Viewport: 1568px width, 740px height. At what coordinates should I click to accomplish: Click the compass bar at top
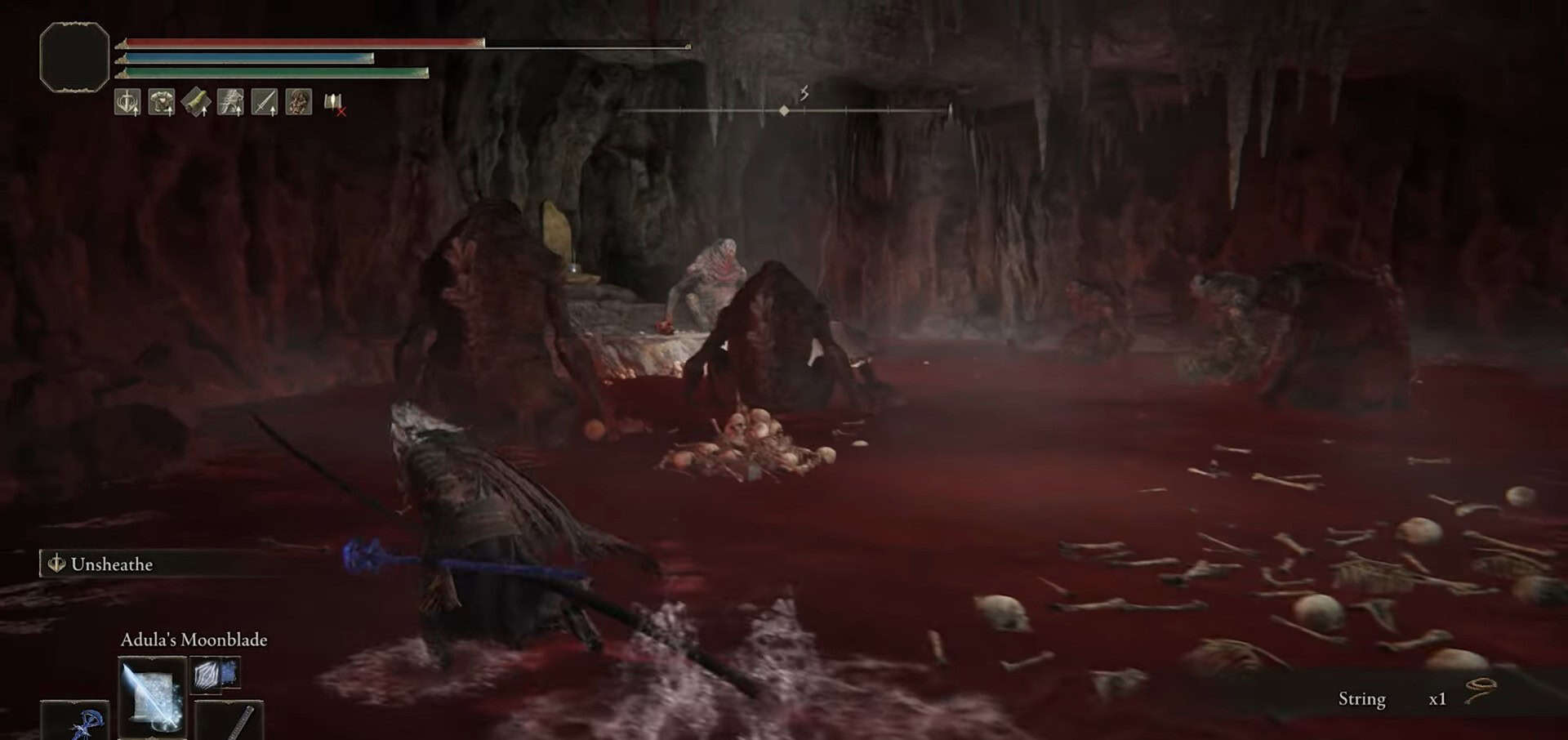pos(784,109)
